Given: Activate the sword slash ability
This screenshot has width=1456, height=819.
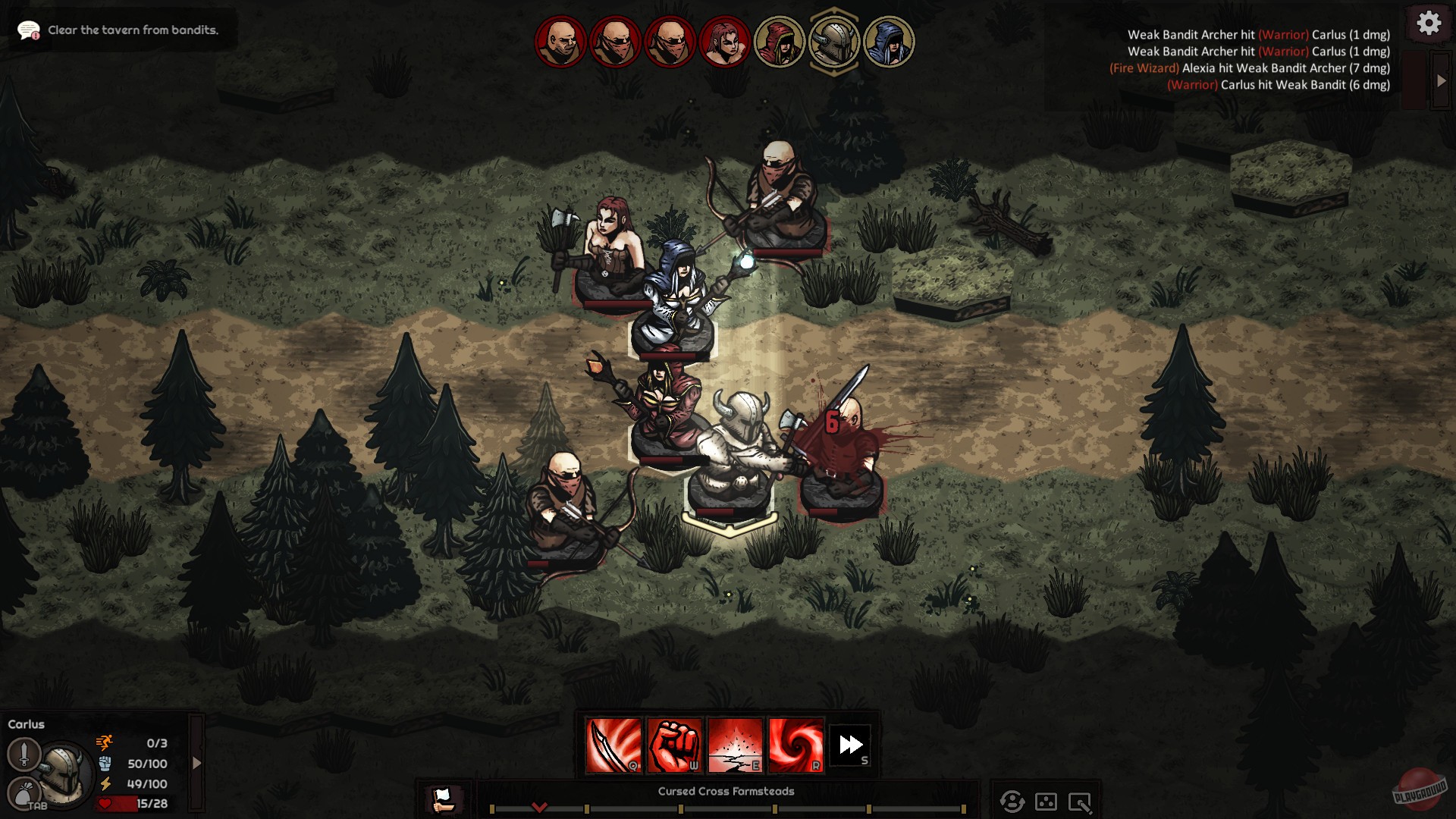Looking at the screenshot, I should pyautogui.click(x=613, y=745).
